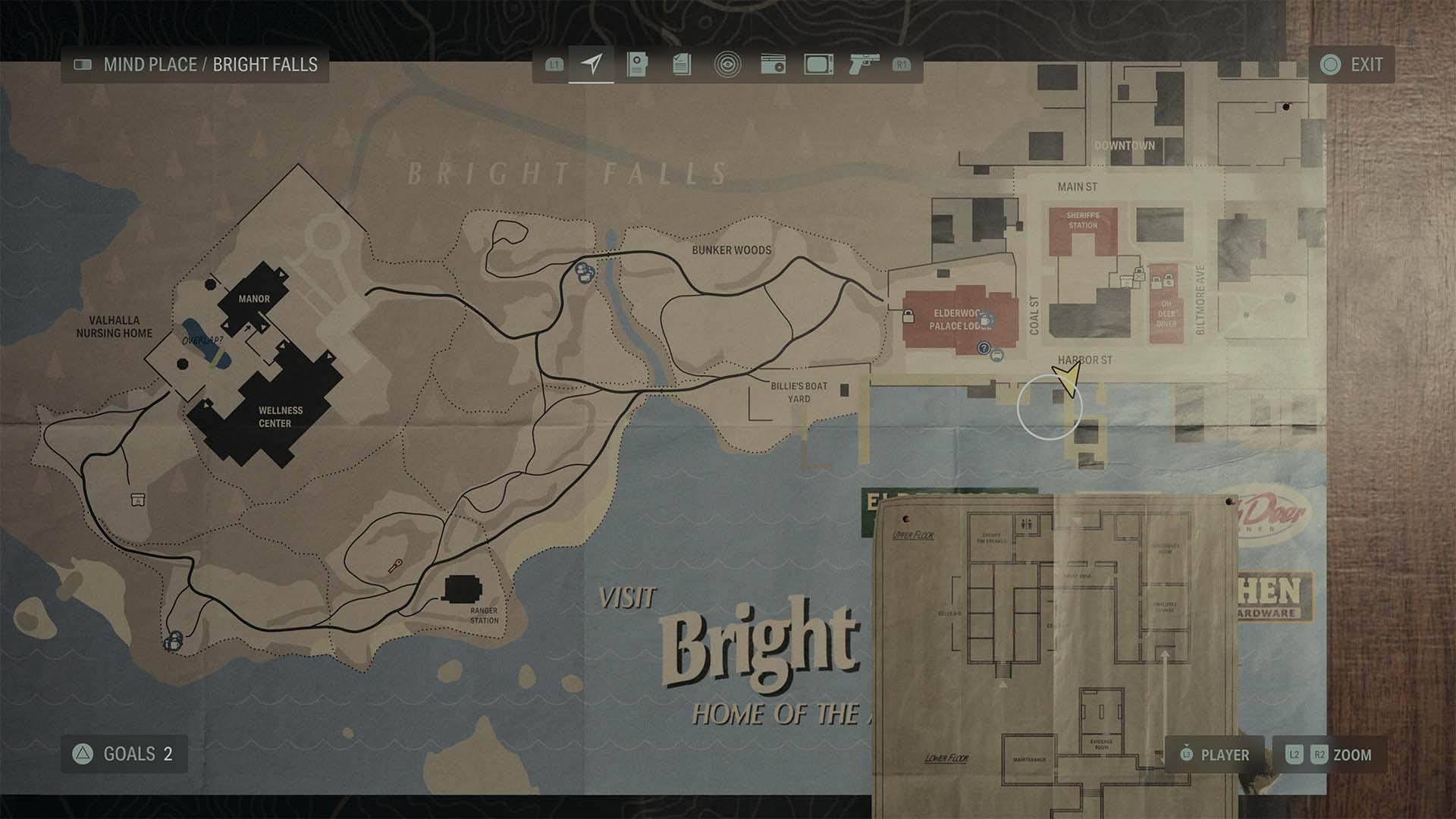This screenshot has width=1456, height=819.
Task: Open the radio player icon
Action: coord(773,64)
